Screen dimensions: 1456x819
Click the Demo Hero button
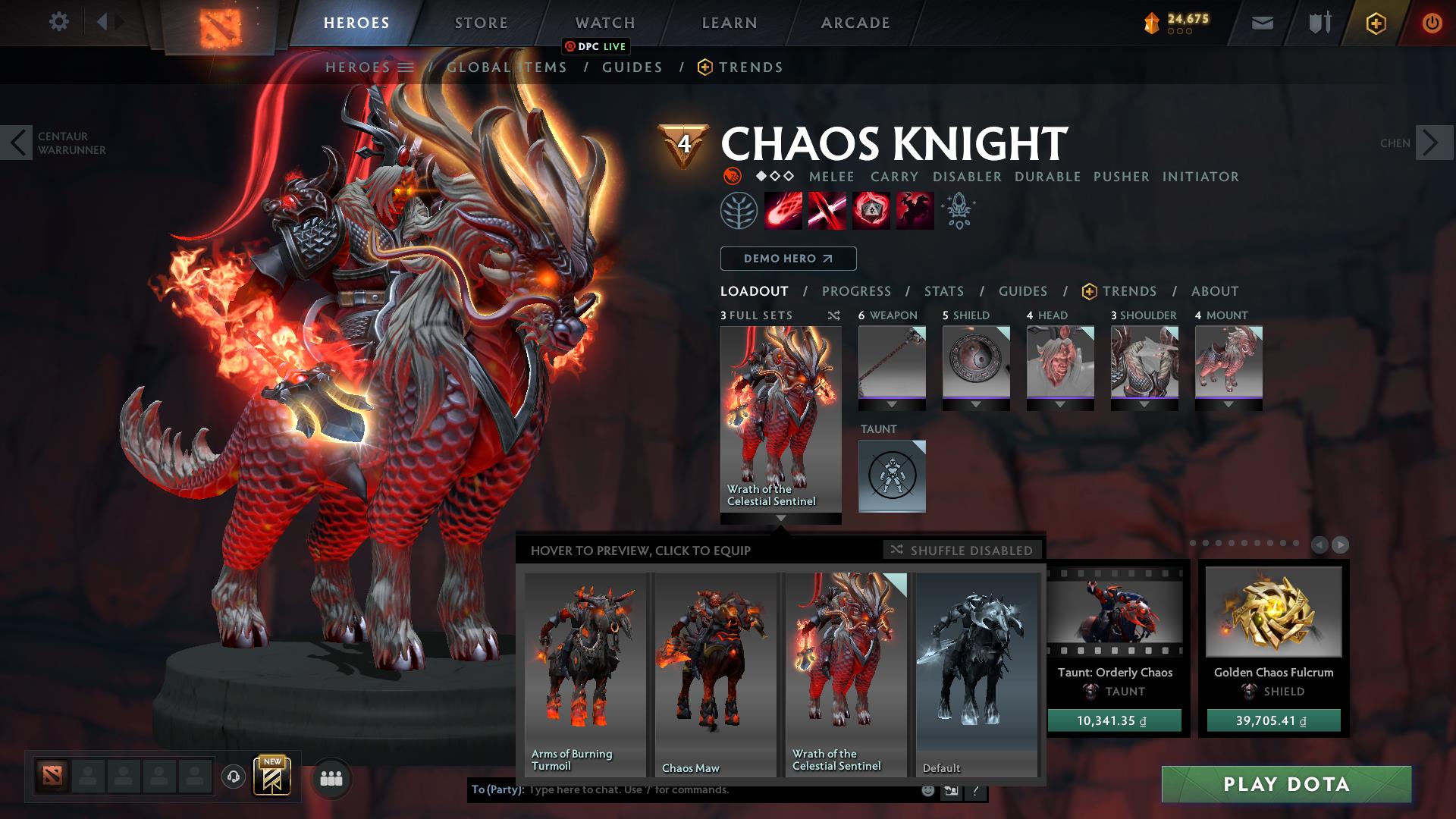click(x=788, y=259)
